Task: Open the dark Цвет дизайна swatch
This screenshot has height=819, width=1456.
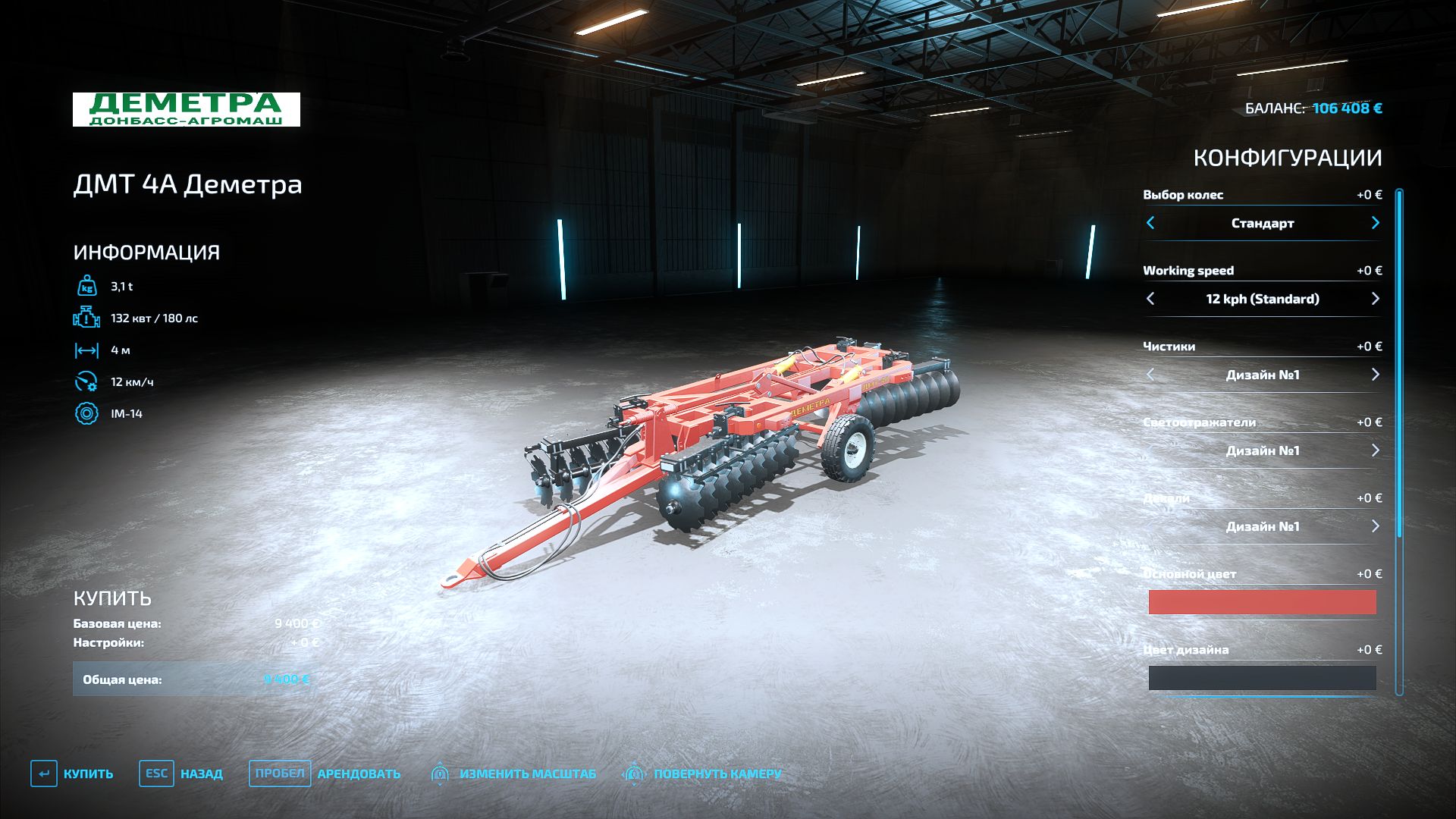Action: pos(1262,678)
